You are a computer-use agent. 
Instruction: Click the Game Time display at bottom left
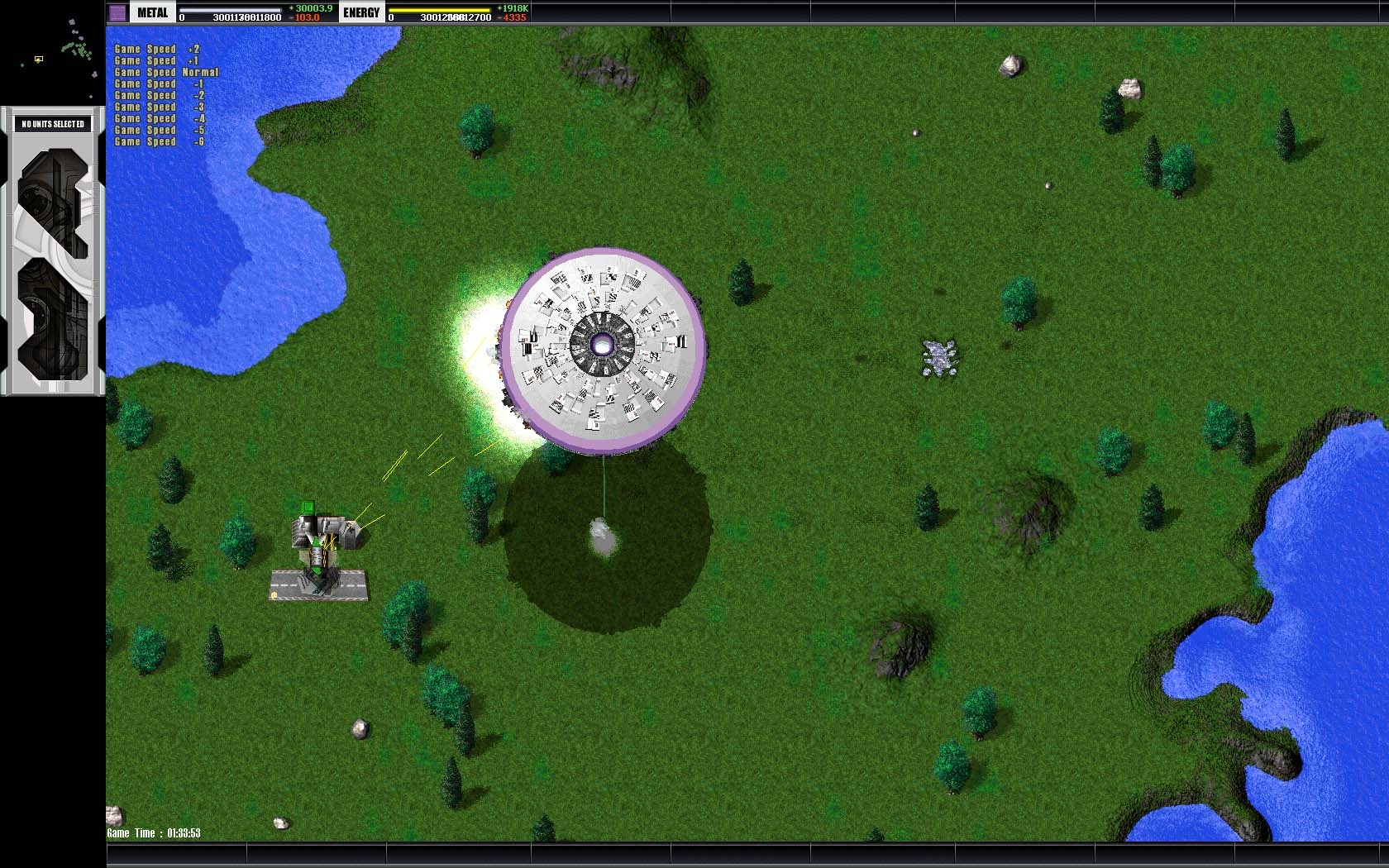(x=153, y=834)
